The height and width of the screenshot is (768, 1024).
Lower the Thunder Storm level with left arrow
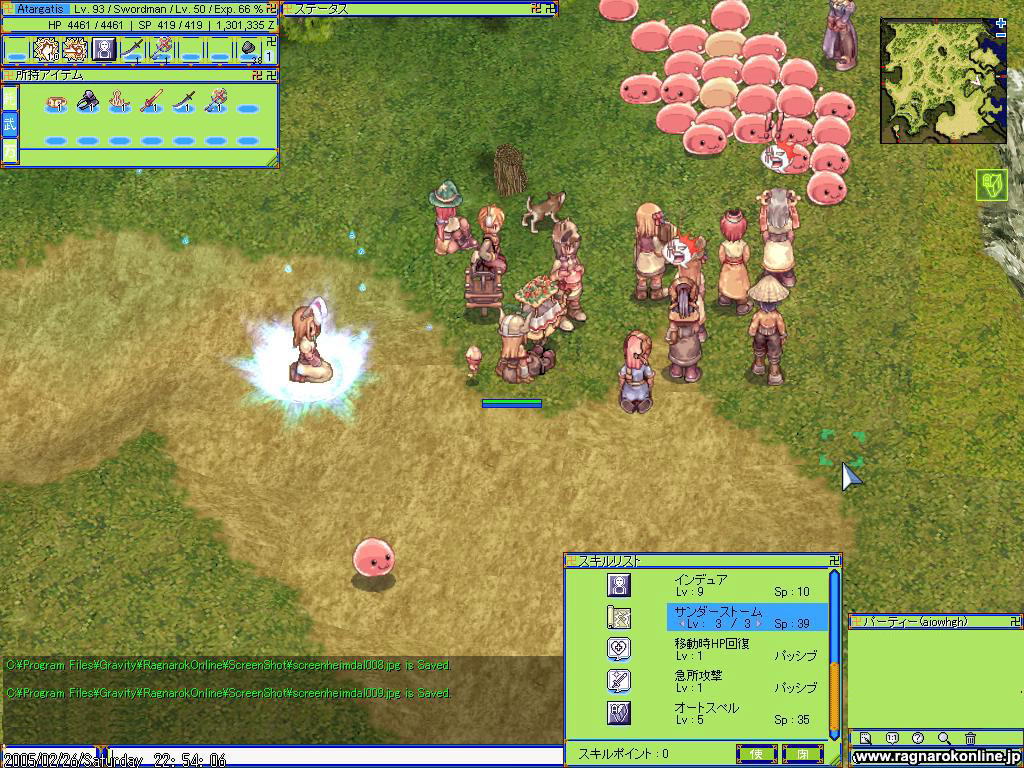(x=681, y=624)
